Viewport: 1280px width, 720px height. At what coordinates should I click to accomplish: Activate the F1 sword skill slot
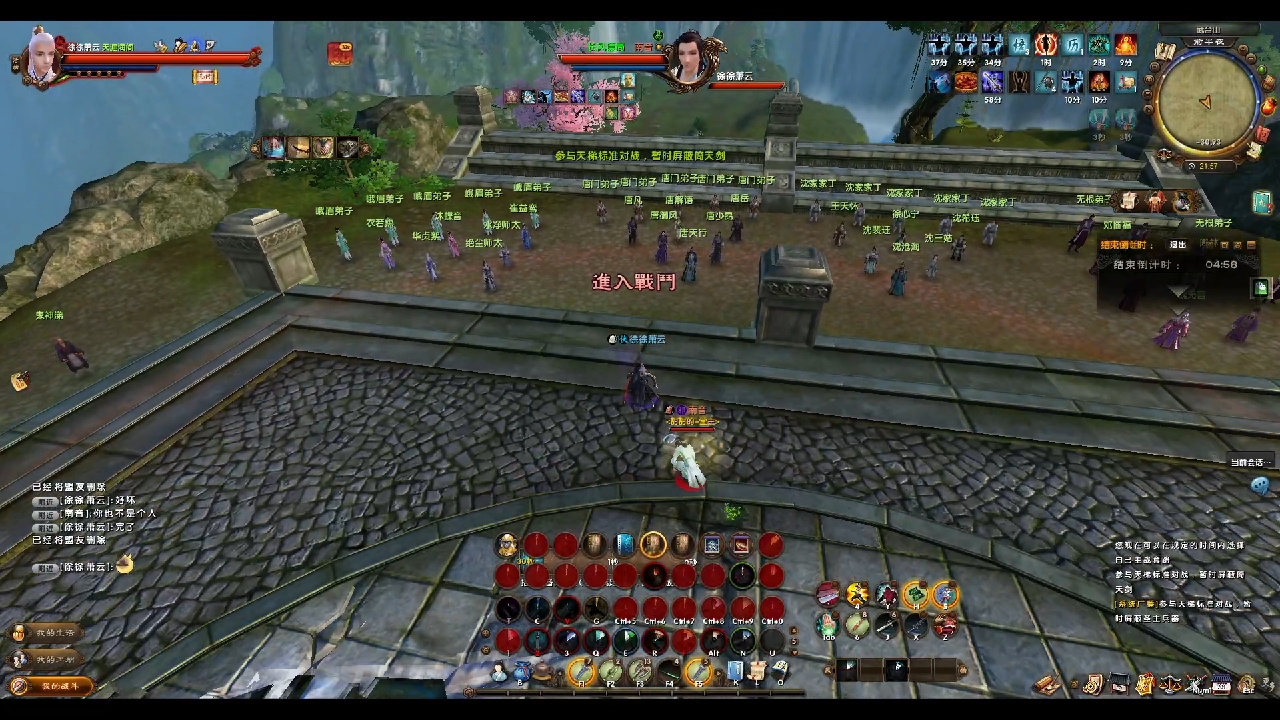[x=582, y=672]
